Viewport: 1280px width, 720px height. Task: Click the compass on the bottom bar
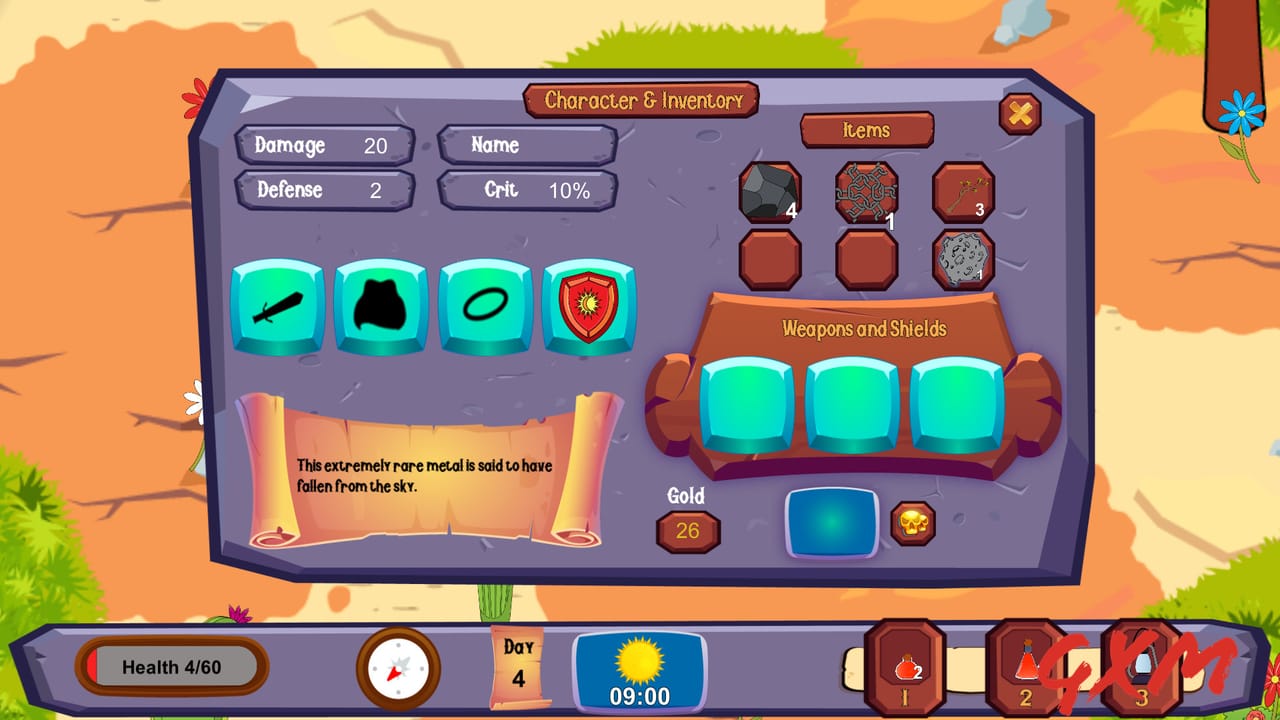399,668
